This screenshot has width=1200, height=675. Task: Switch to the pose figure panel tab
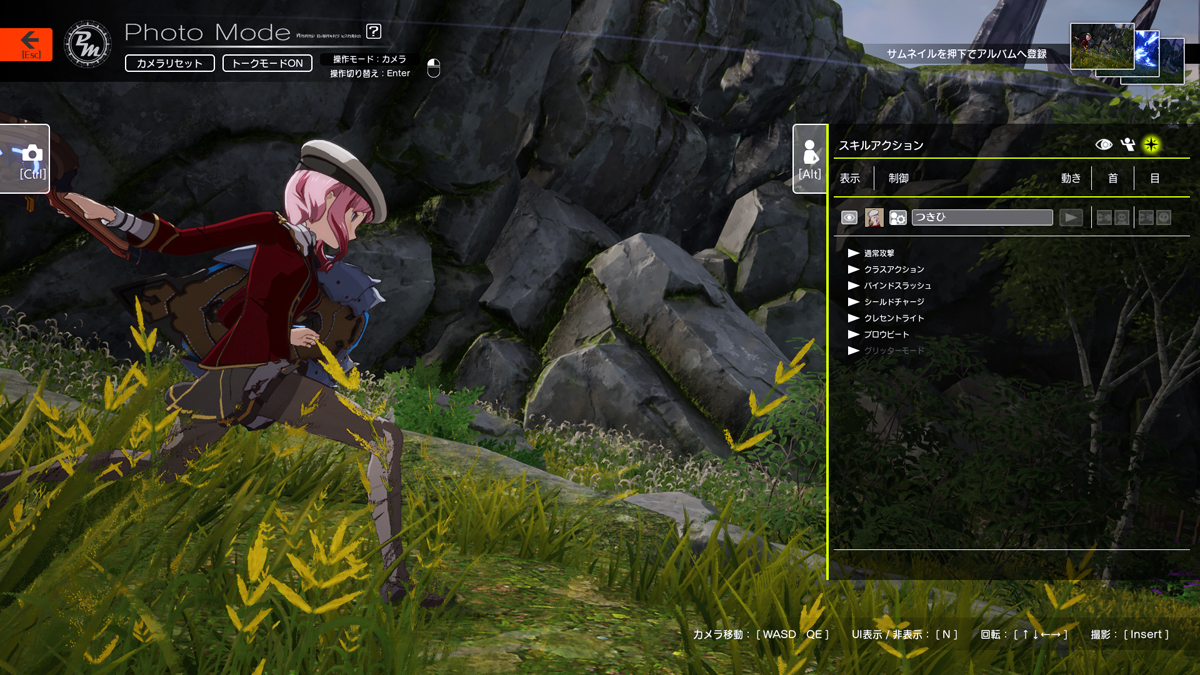(x=1128, y=145)
